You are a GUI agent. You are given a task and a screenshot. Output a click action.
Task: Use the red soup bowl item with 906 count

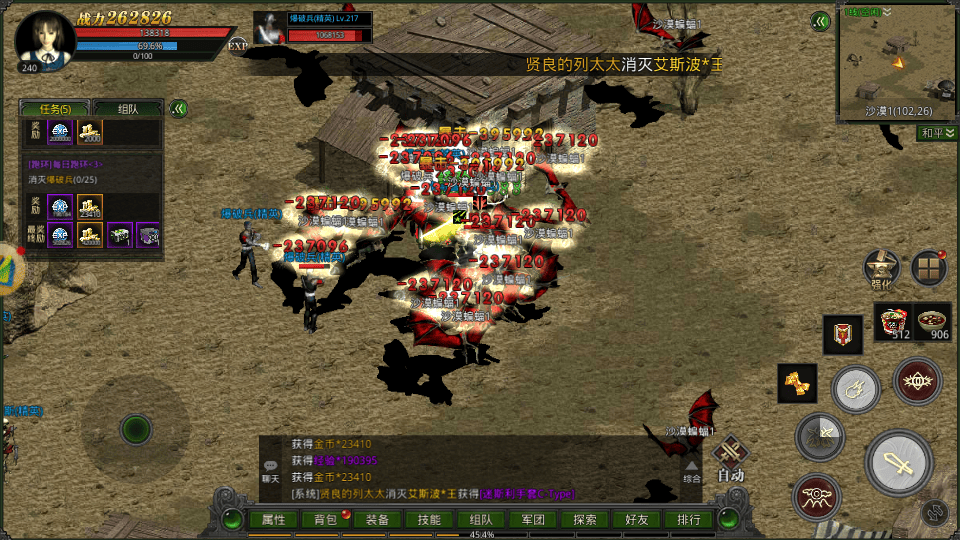point(933,322)
